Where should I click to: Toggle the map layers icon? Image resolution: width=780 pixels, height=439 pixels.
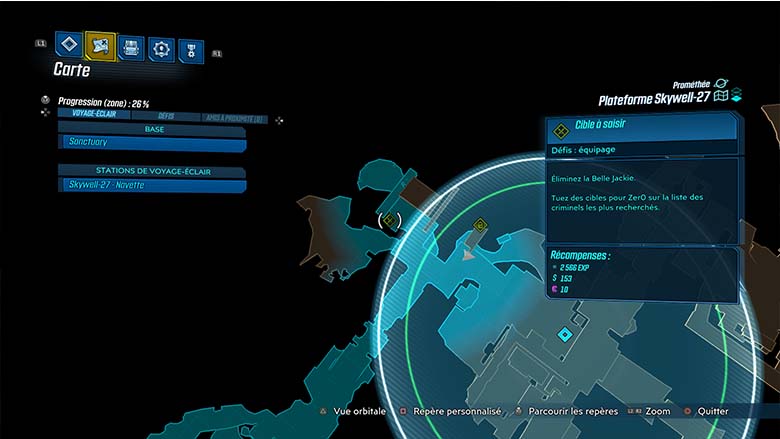coord(735,96)
